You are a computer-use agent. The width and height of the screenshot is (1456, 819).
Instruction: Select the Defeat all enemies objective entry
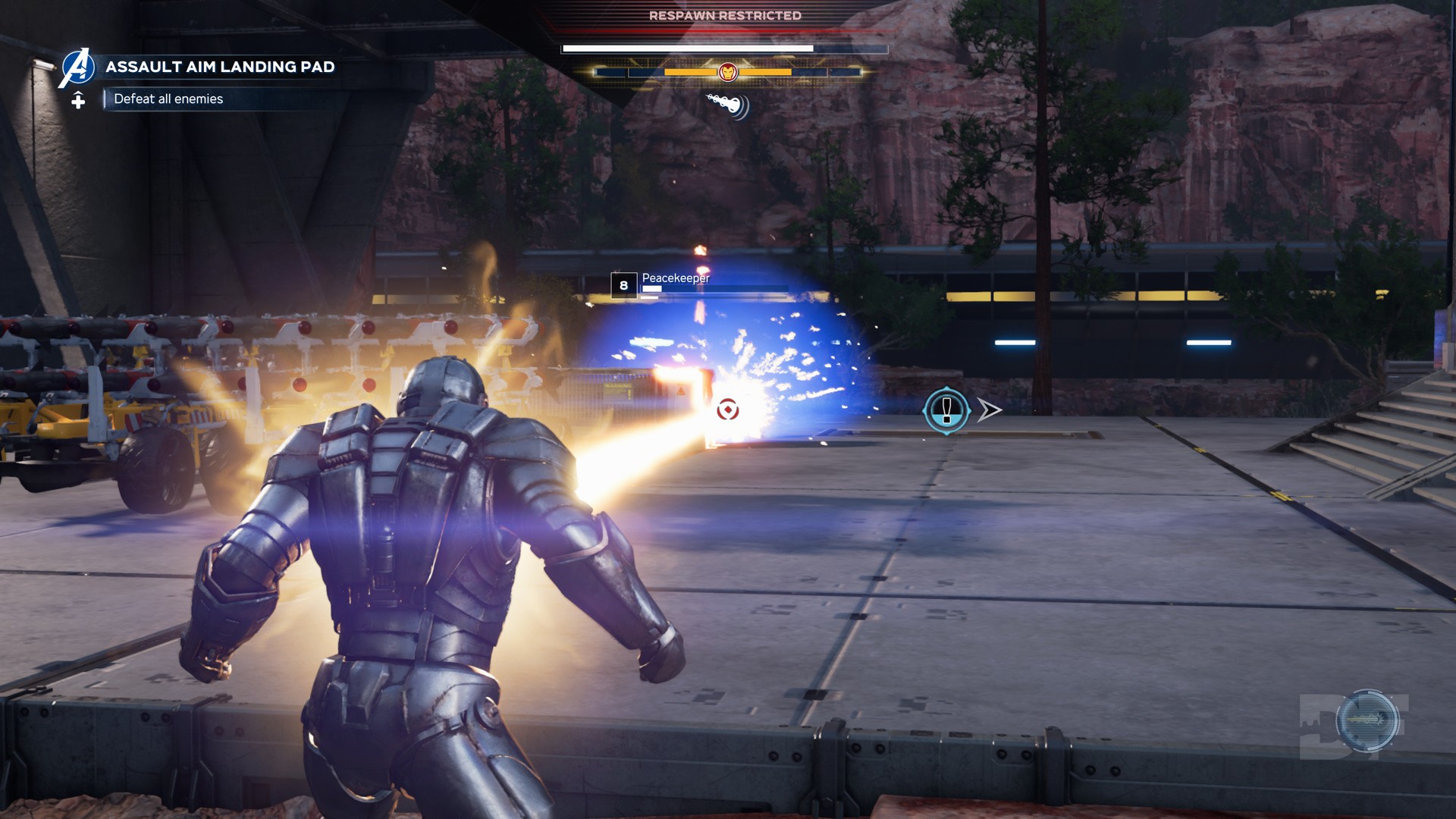pos(168,99)
